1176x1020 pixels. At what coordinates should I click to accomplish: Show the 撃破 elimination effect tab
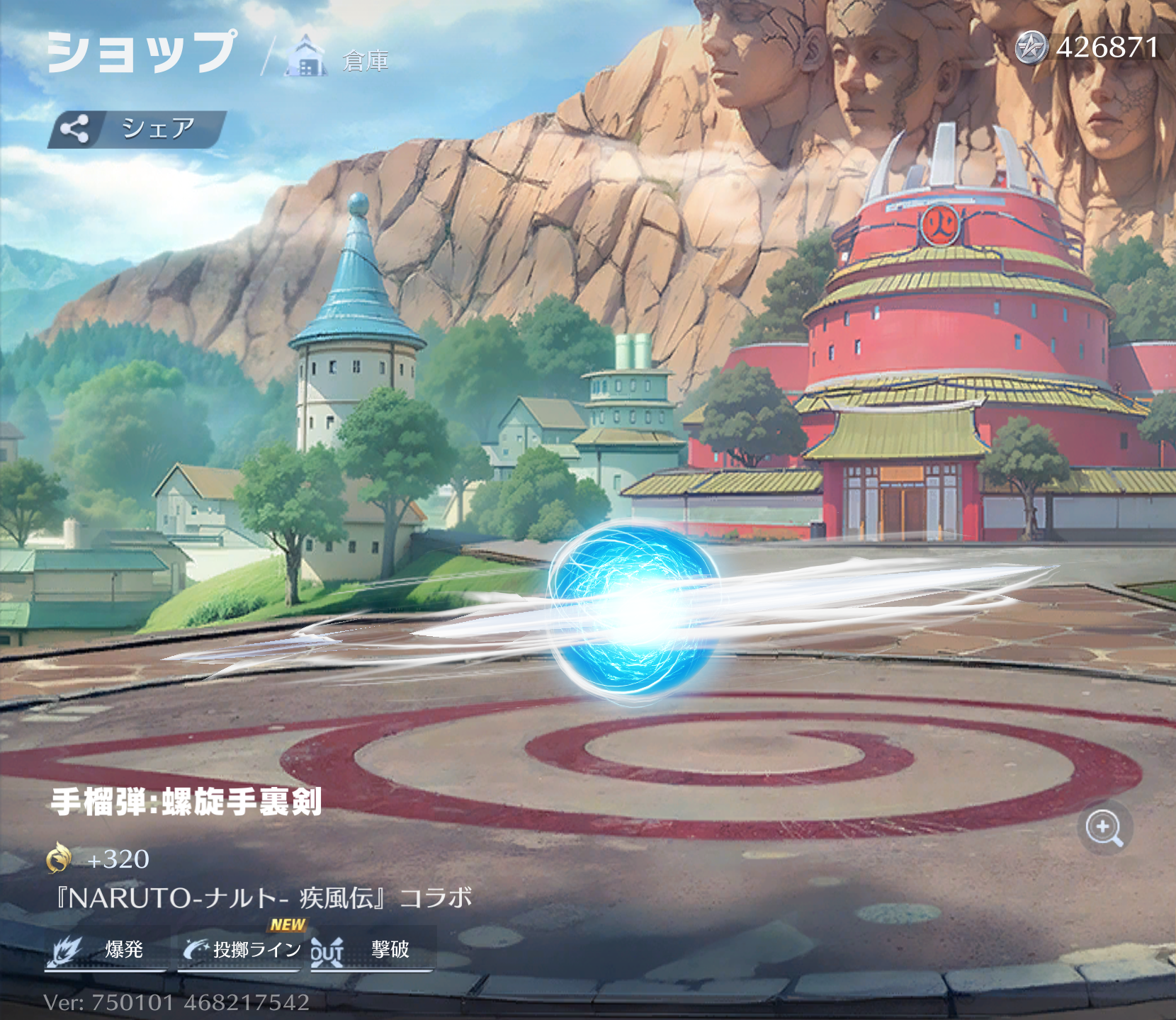tap(372, 949)
